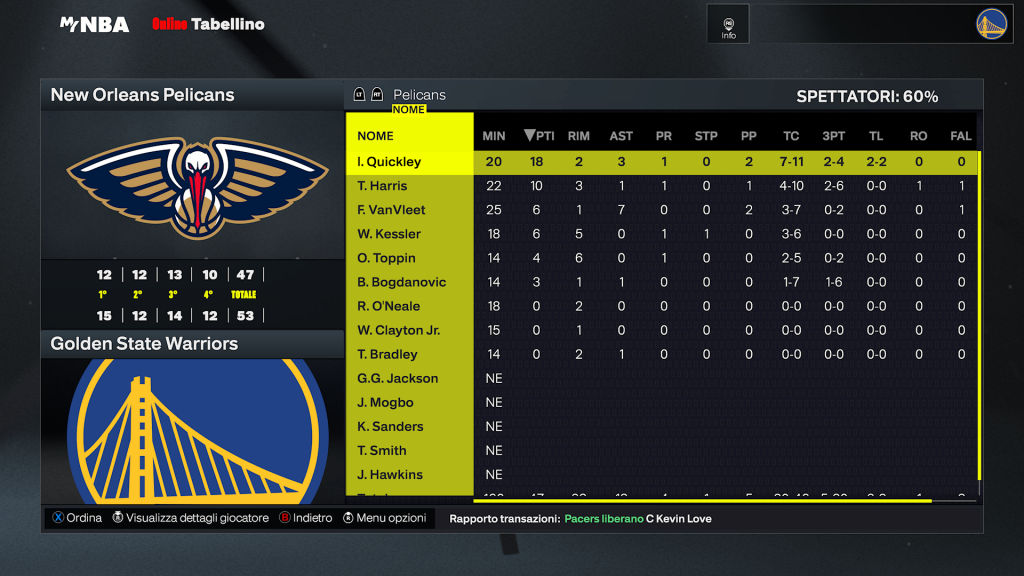Choose the B. Bogdanovic row

(401, 282)
